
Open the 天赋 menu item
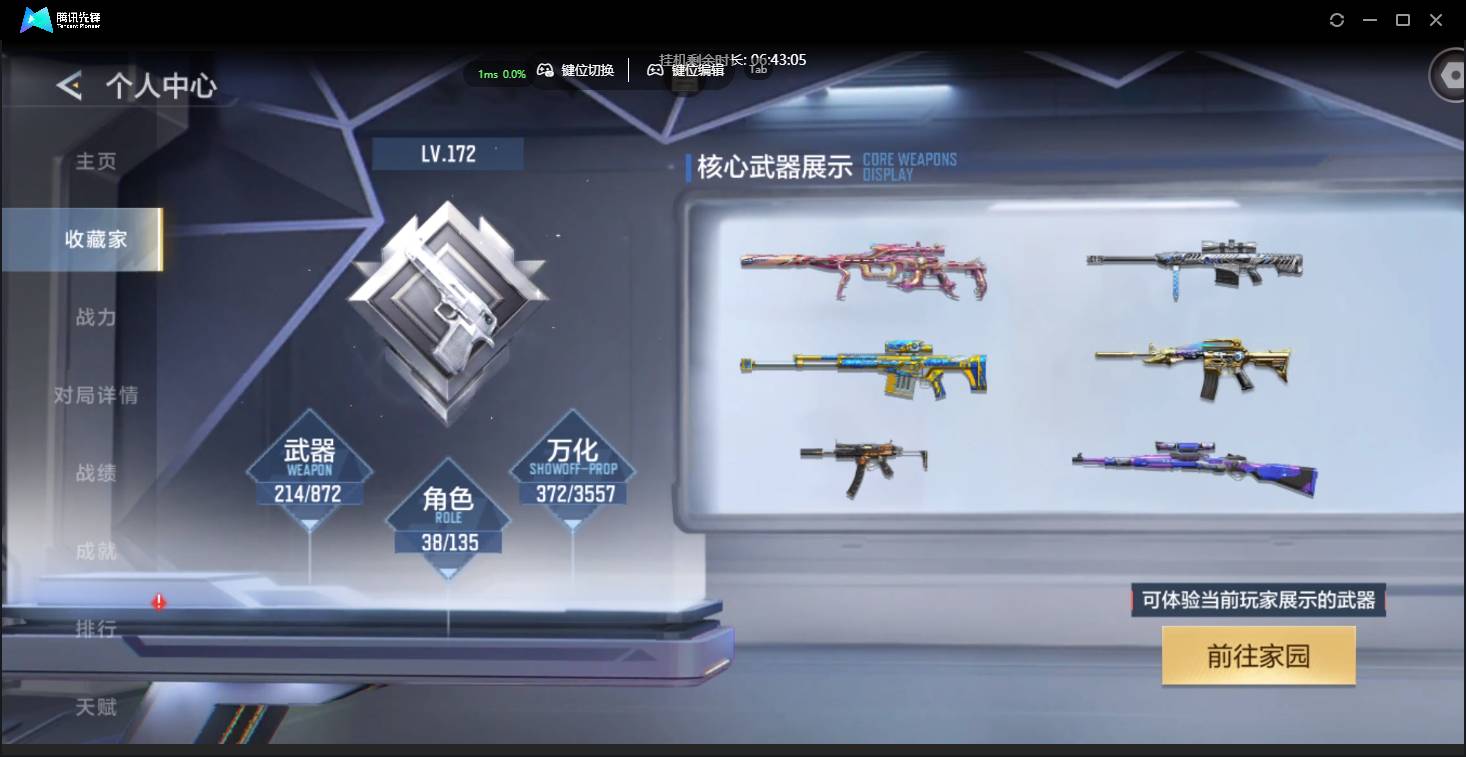pyautogui.click(x=95, y=707)
